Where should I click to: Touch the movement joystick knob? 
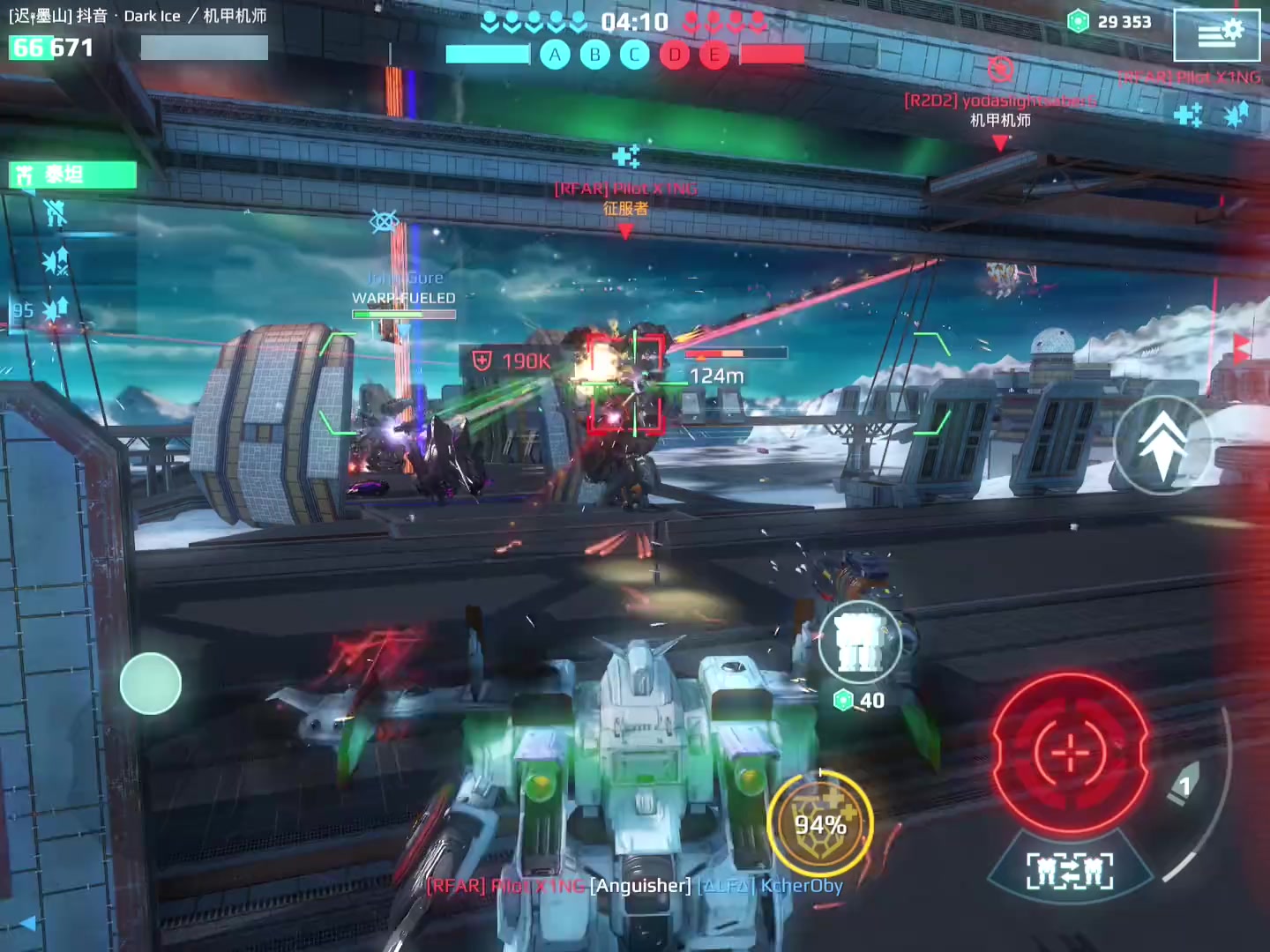pos(151,683)
